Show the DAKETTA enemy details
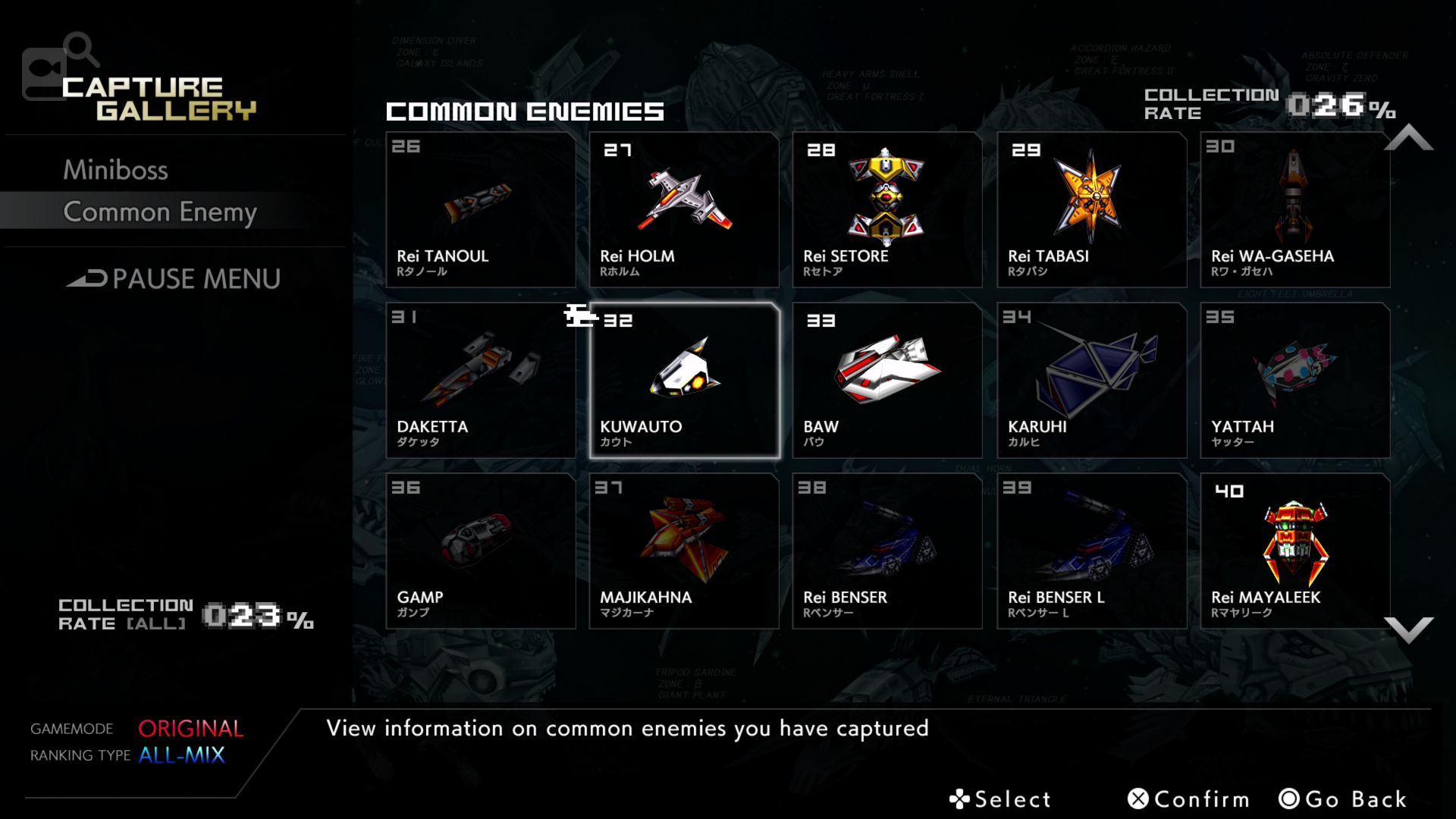 tap(481, 381)
